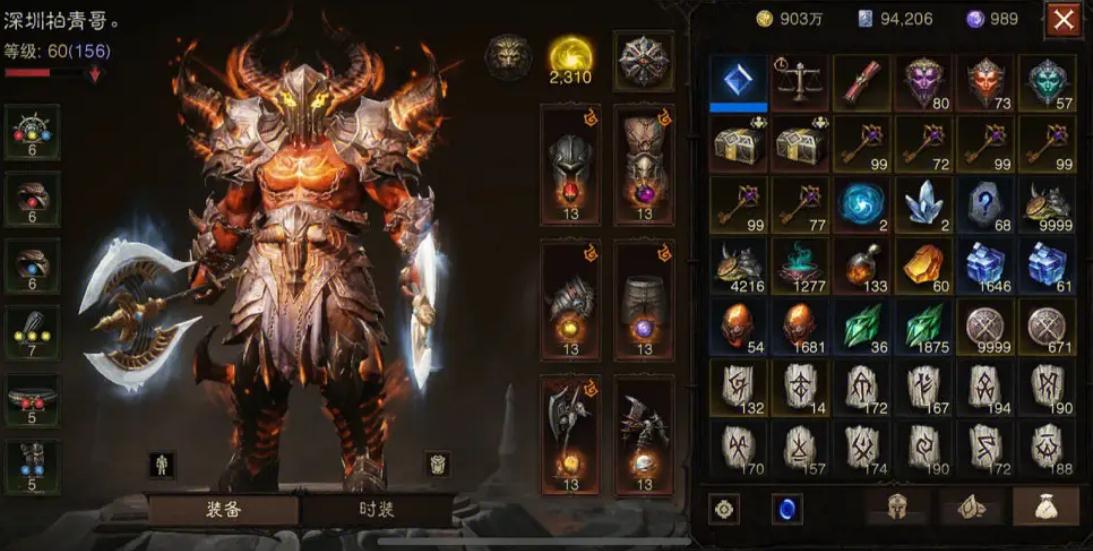Open the blue oval gem button

point(787,509)
